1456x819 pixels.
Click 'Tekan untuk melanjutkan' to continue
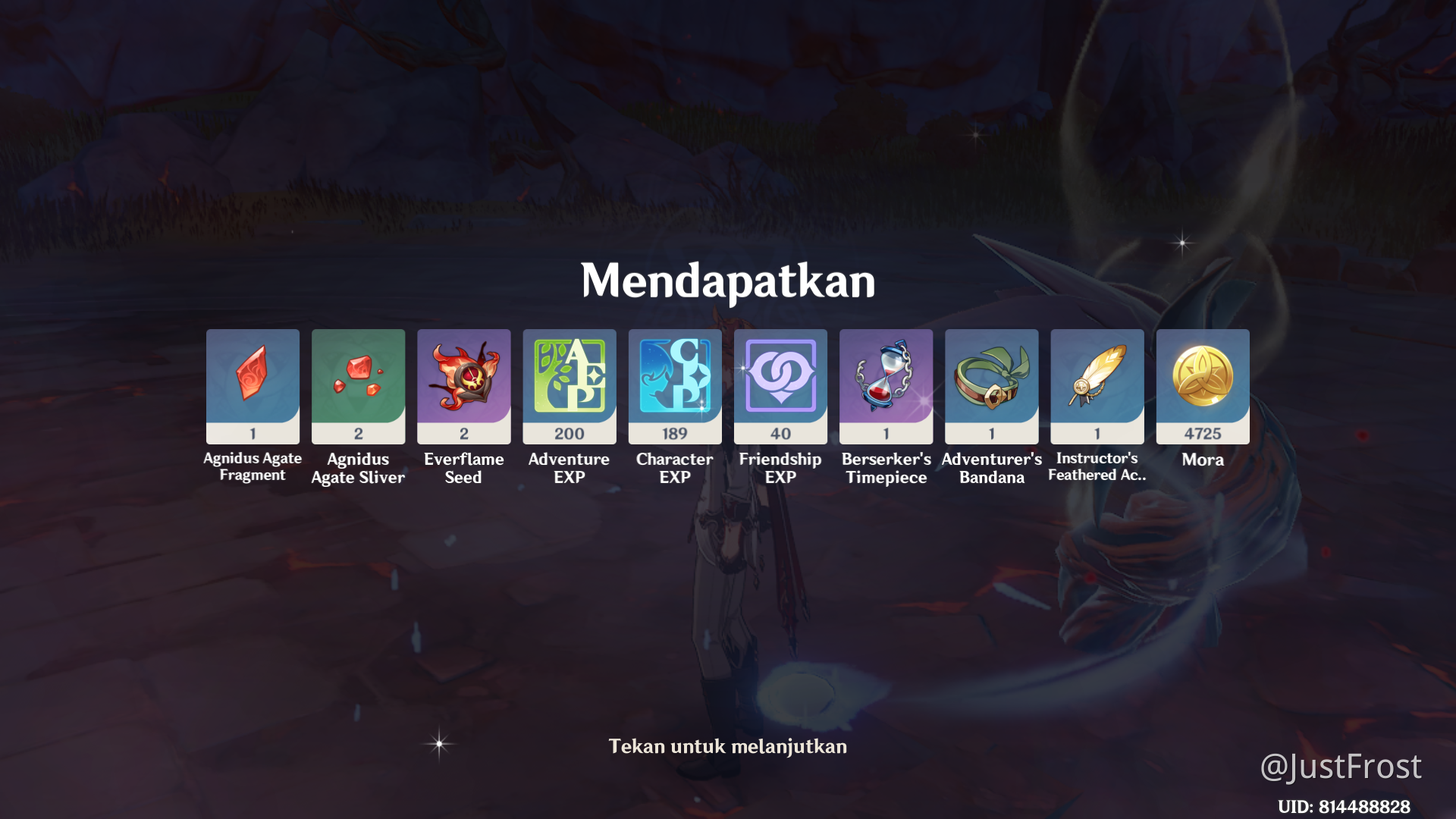coord(727,746)
